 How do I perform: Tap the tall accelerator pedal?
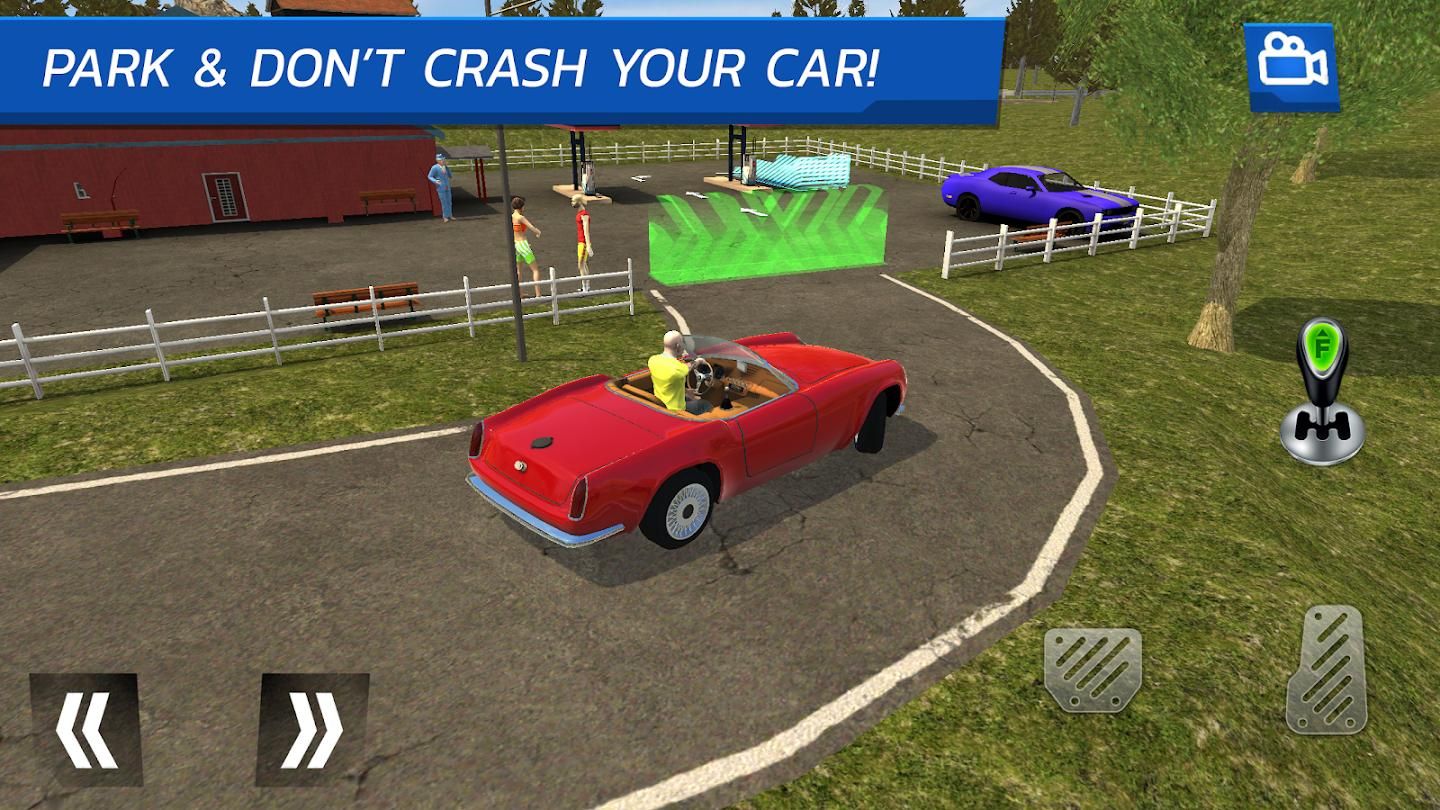pos(1326,669)
